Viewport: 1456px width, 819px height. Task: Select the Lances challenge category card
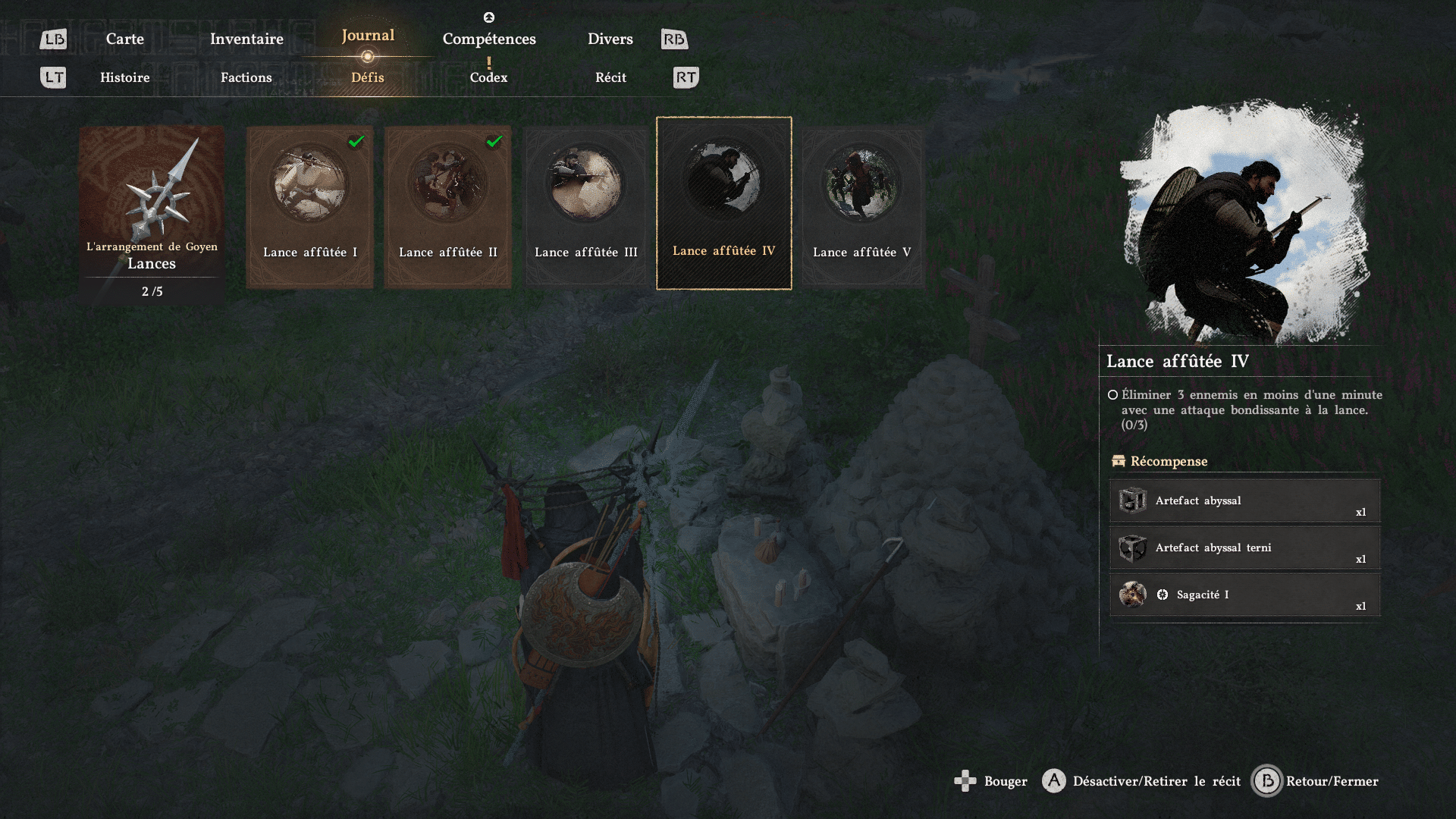point(152,214)
